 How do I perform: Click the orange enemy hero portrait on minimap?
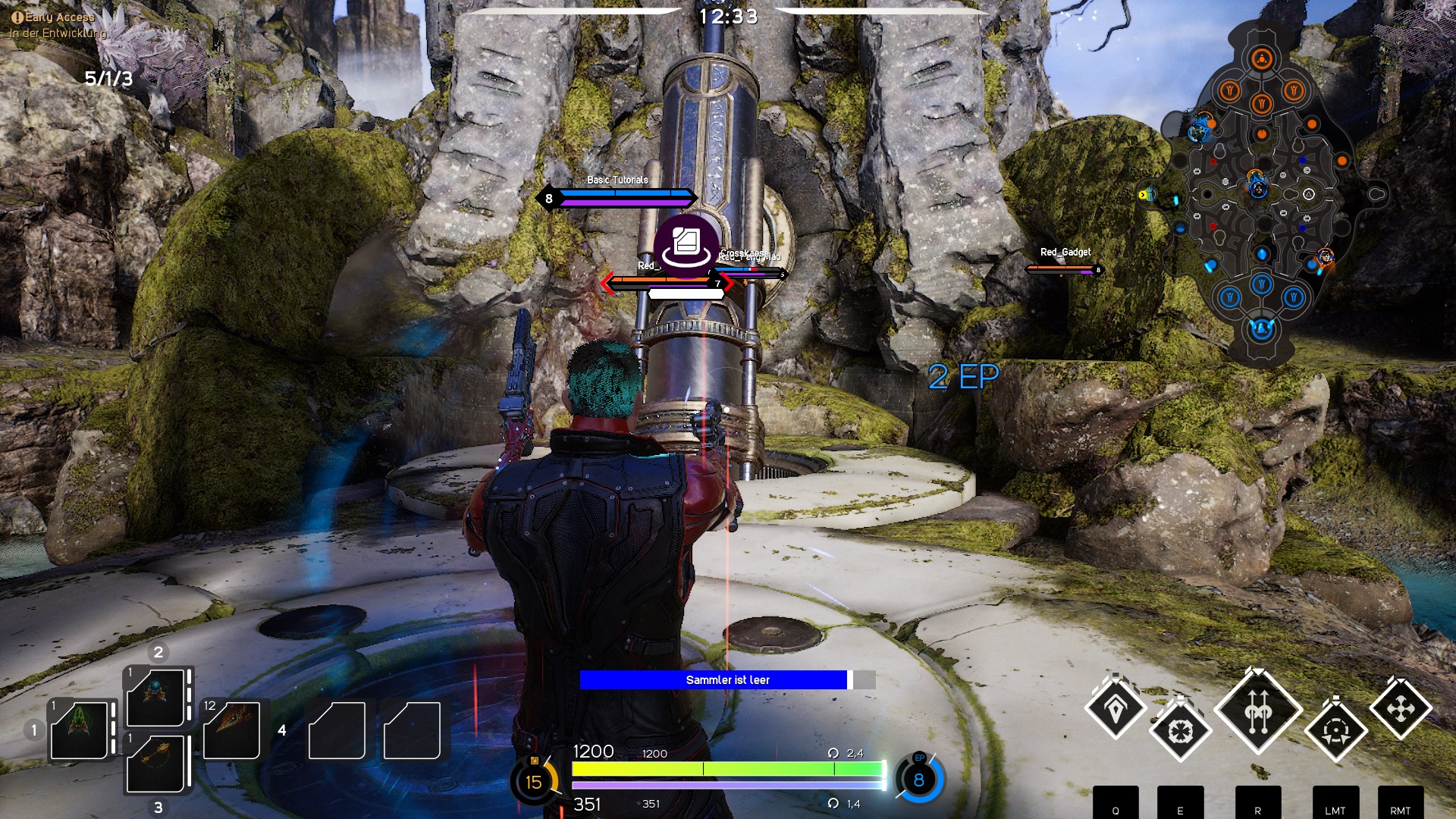tap(1324, 257)
